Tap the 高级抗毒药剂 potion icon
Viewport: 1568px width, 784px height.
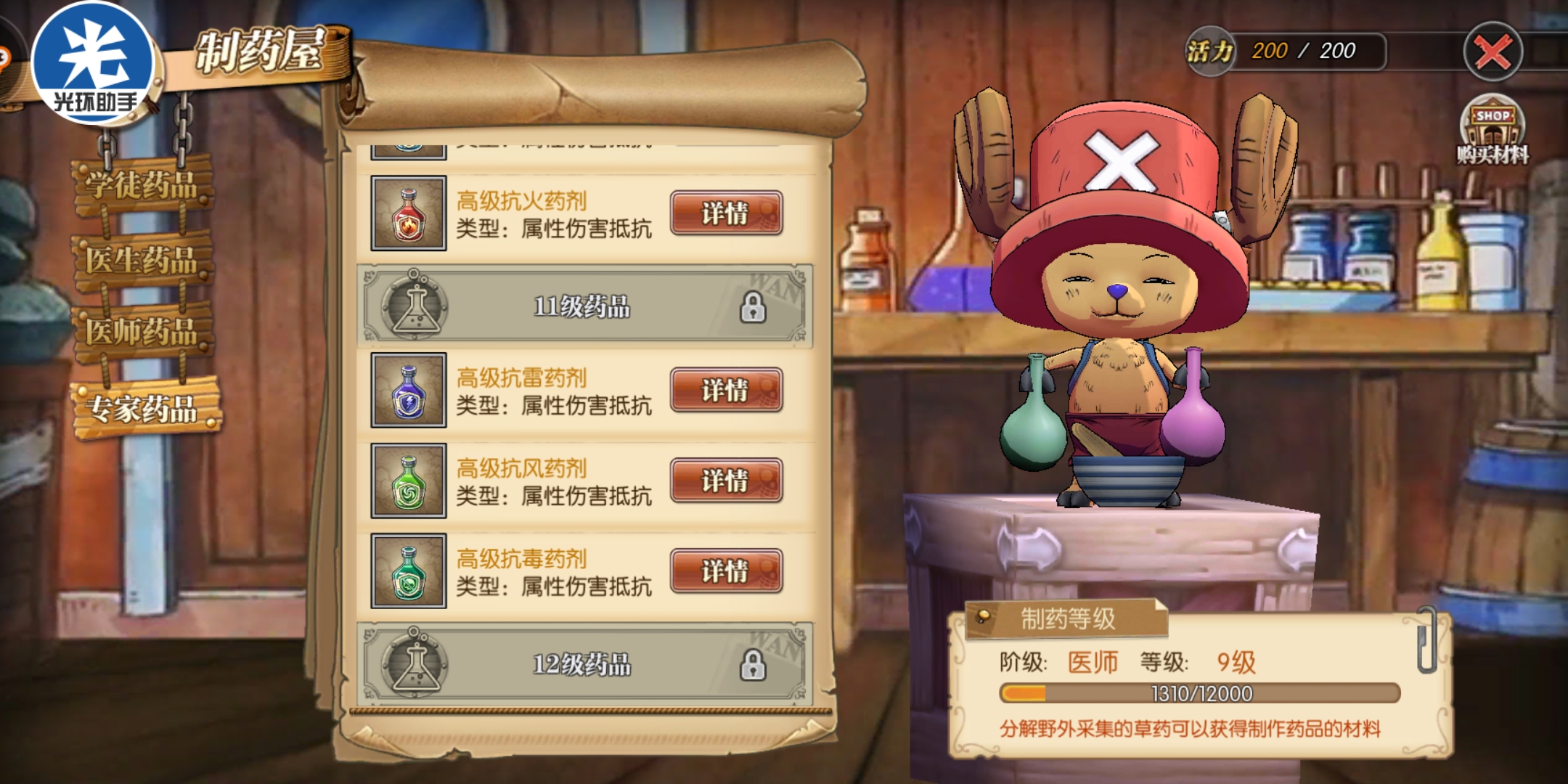[x=409, y=571]
